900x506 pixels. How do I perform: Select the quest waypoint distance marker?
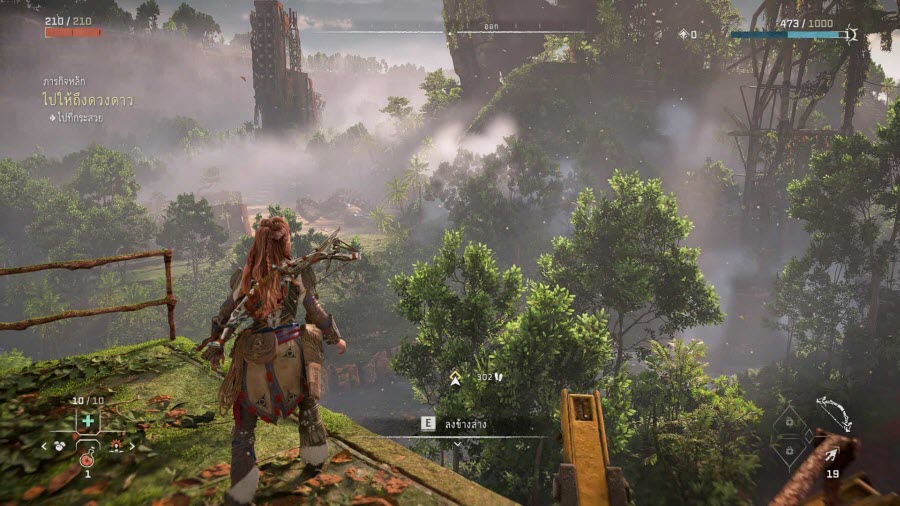(x=455, y=378)
